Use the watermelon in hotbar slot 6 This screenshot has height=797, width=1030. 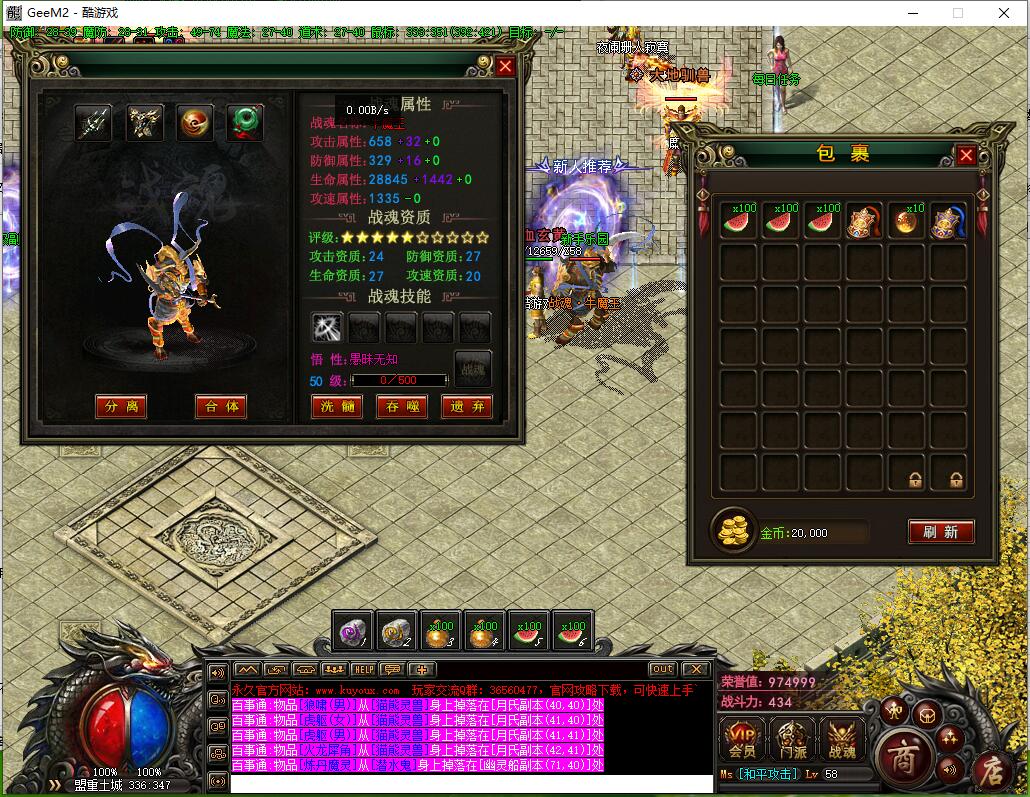(x=573, y=632)
